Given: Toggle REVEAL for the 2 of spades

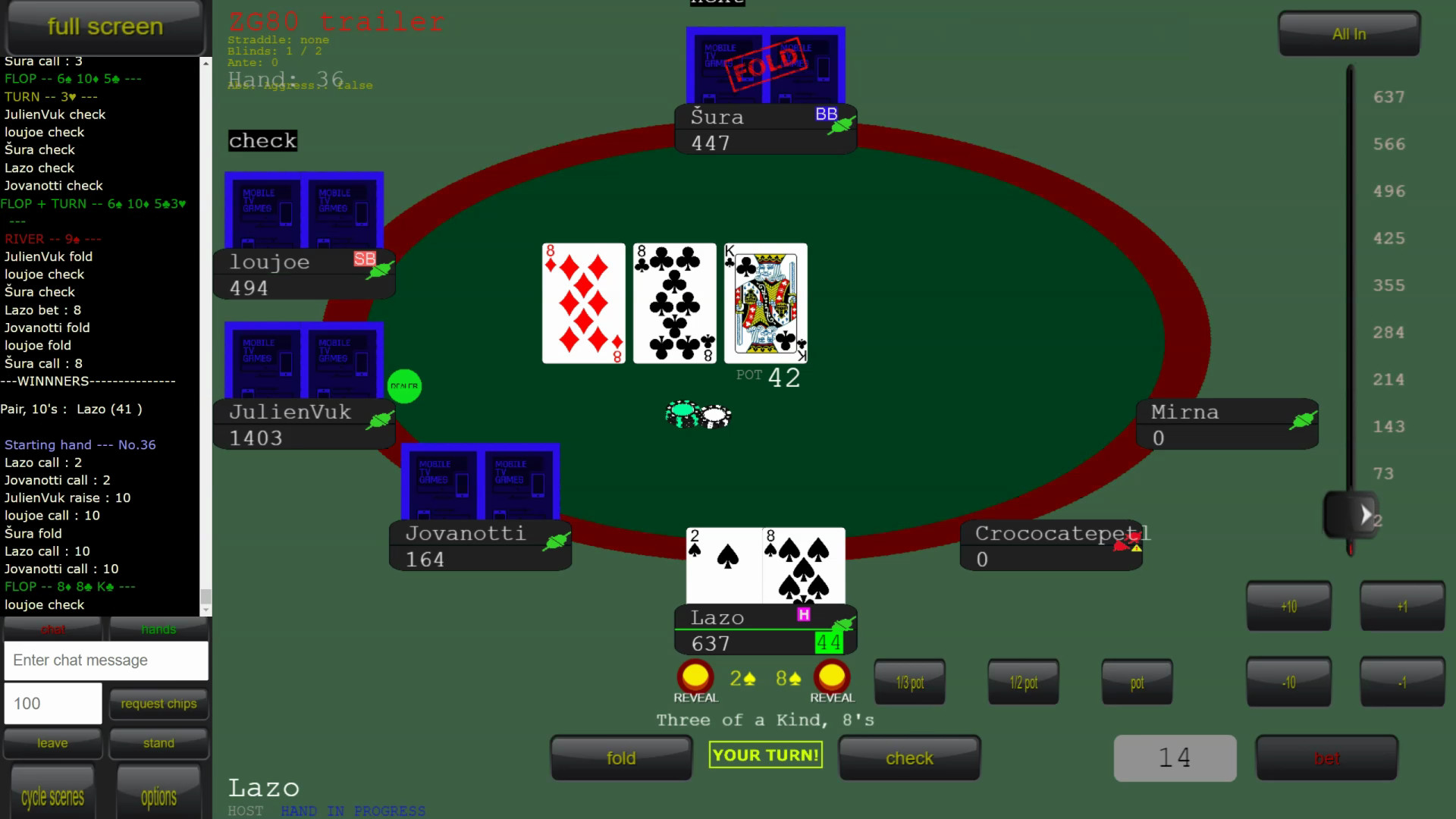Looking at the screenshot, I should tap(695, 676).
